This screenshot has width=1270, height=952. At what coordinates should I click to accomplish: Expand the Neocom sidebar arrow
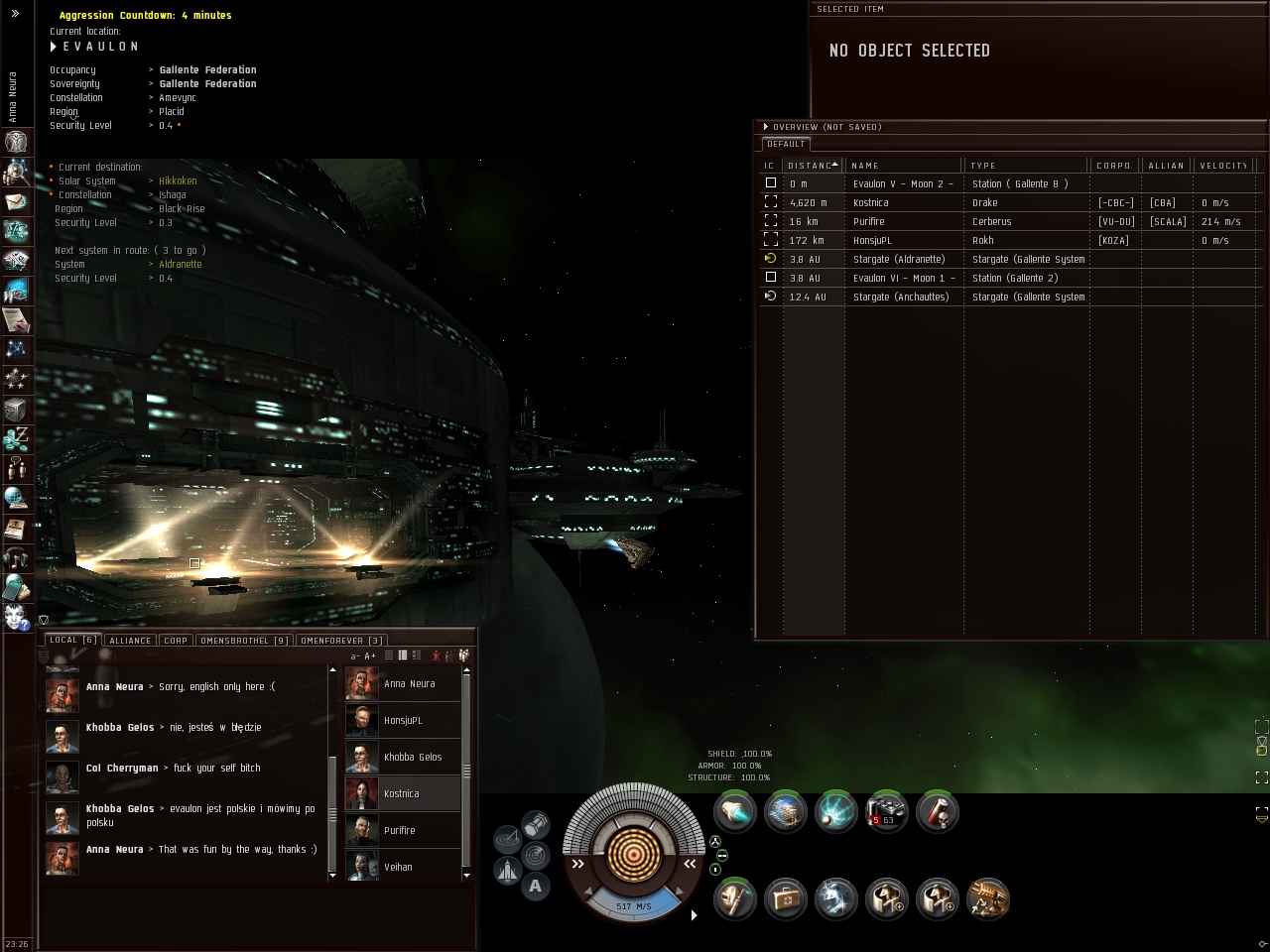[x=15, y=14]
